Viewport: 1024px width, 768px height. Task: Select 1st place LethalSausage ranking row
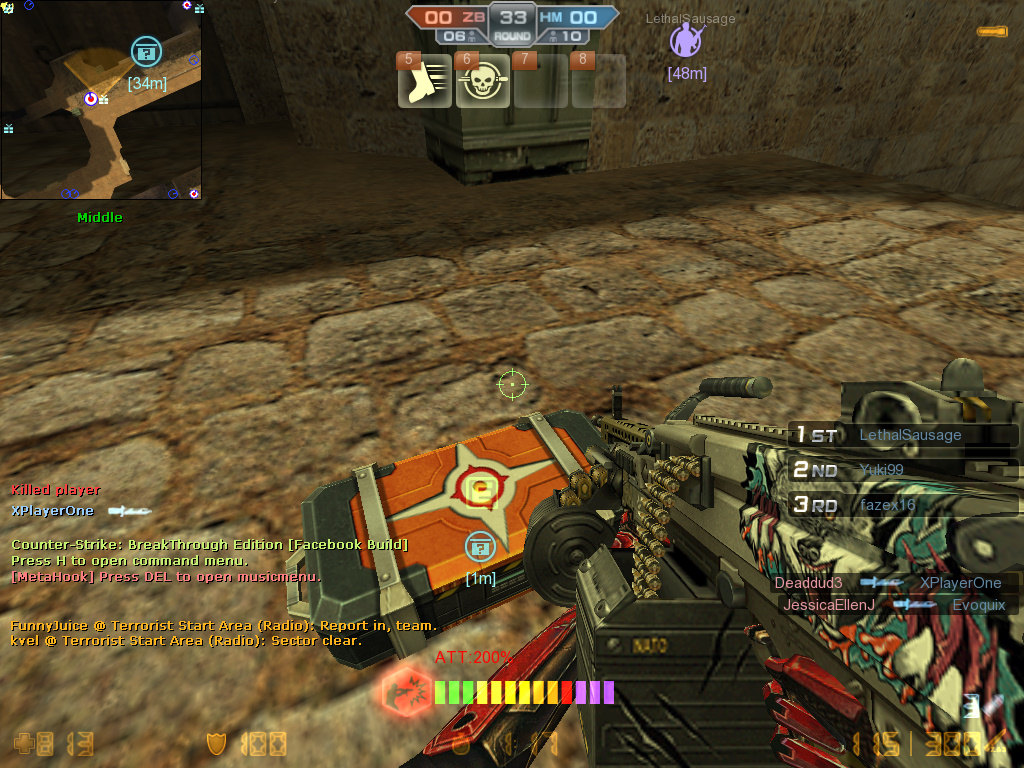click(904, 435)
